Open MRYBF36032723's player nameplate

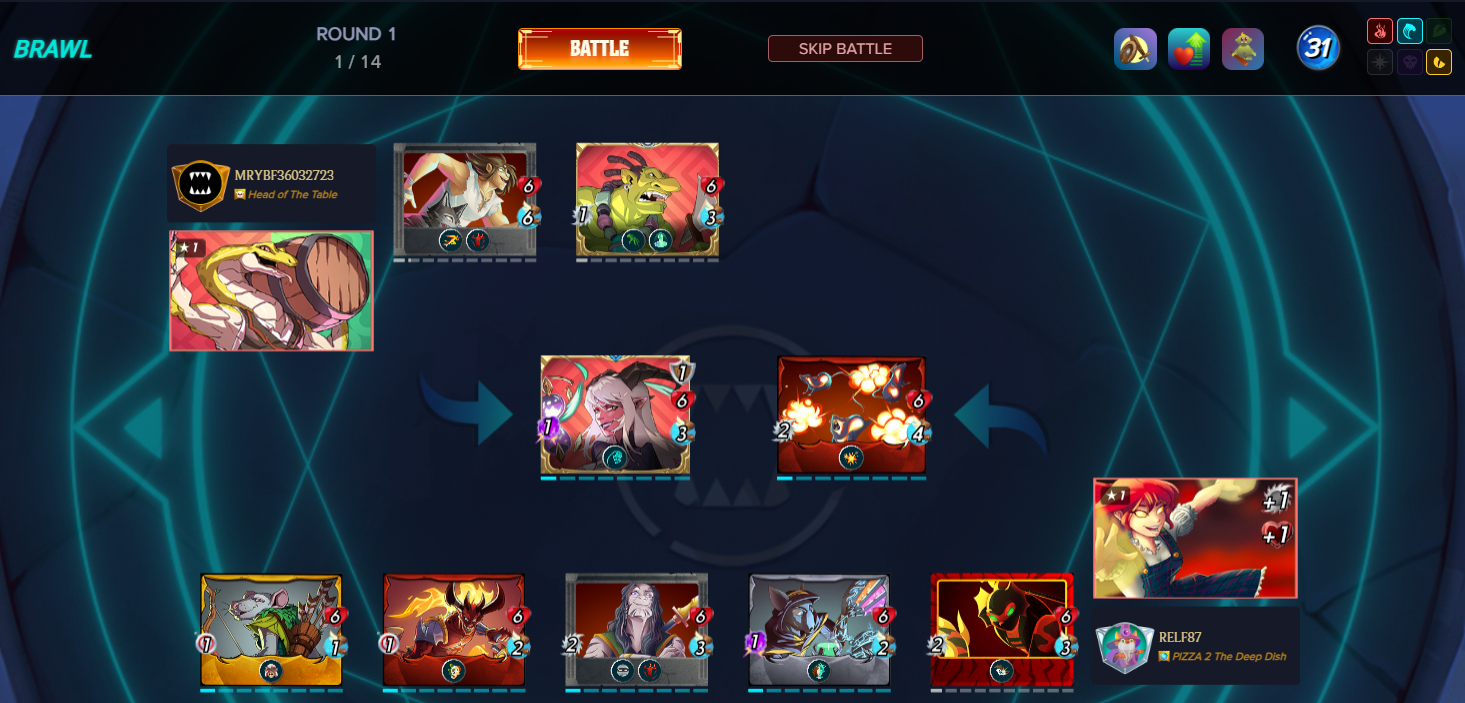tap(271, 184)
